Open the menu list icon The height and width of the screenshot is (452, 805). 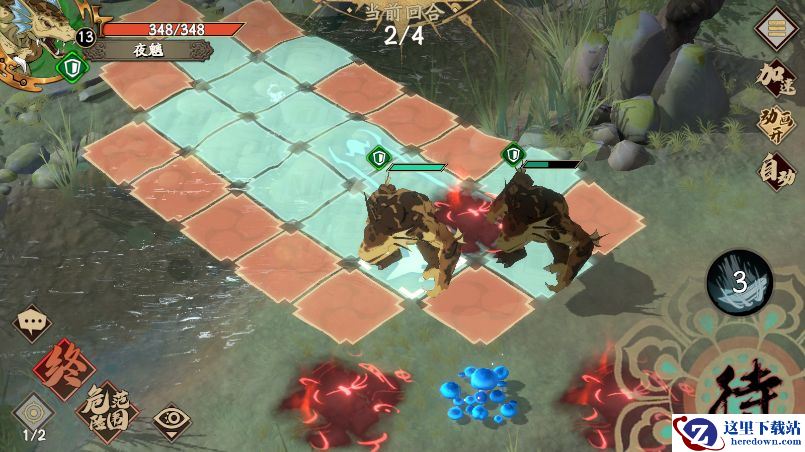(x=776, y=29)
